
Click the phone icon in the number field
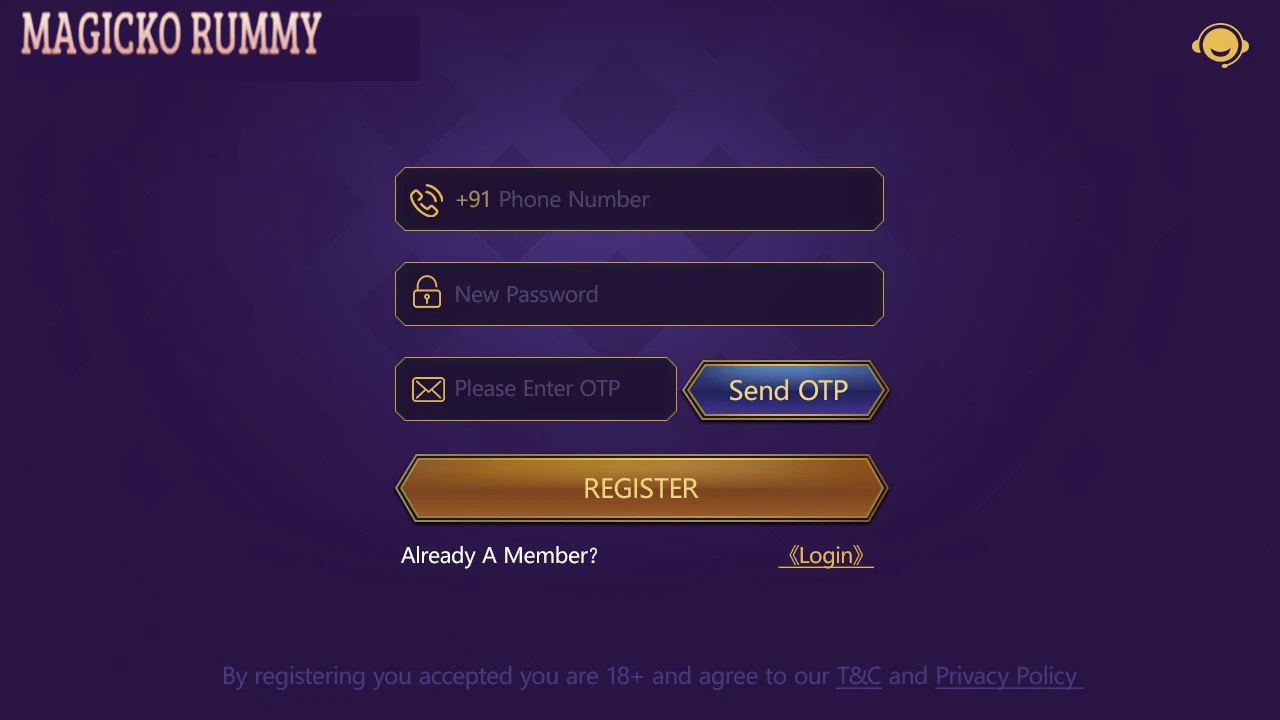pos(426,199)
